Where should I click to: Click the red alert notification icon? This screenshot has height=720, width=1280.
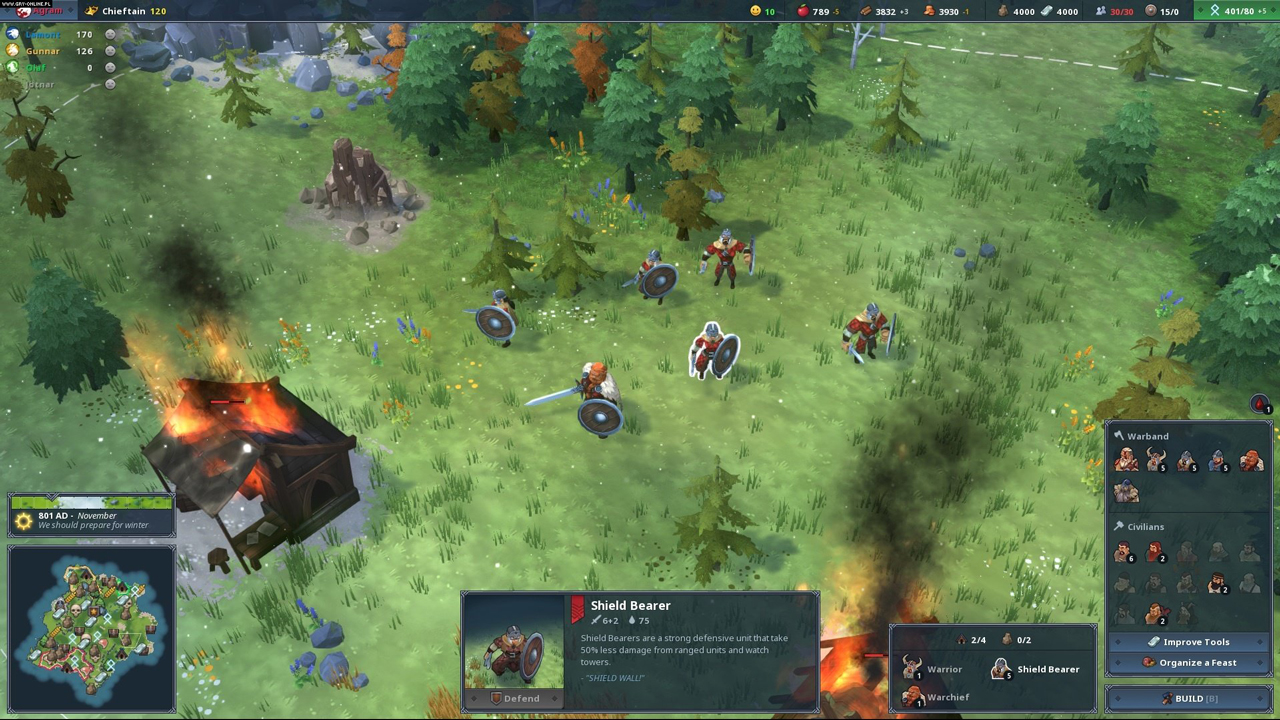[1260, 404]
